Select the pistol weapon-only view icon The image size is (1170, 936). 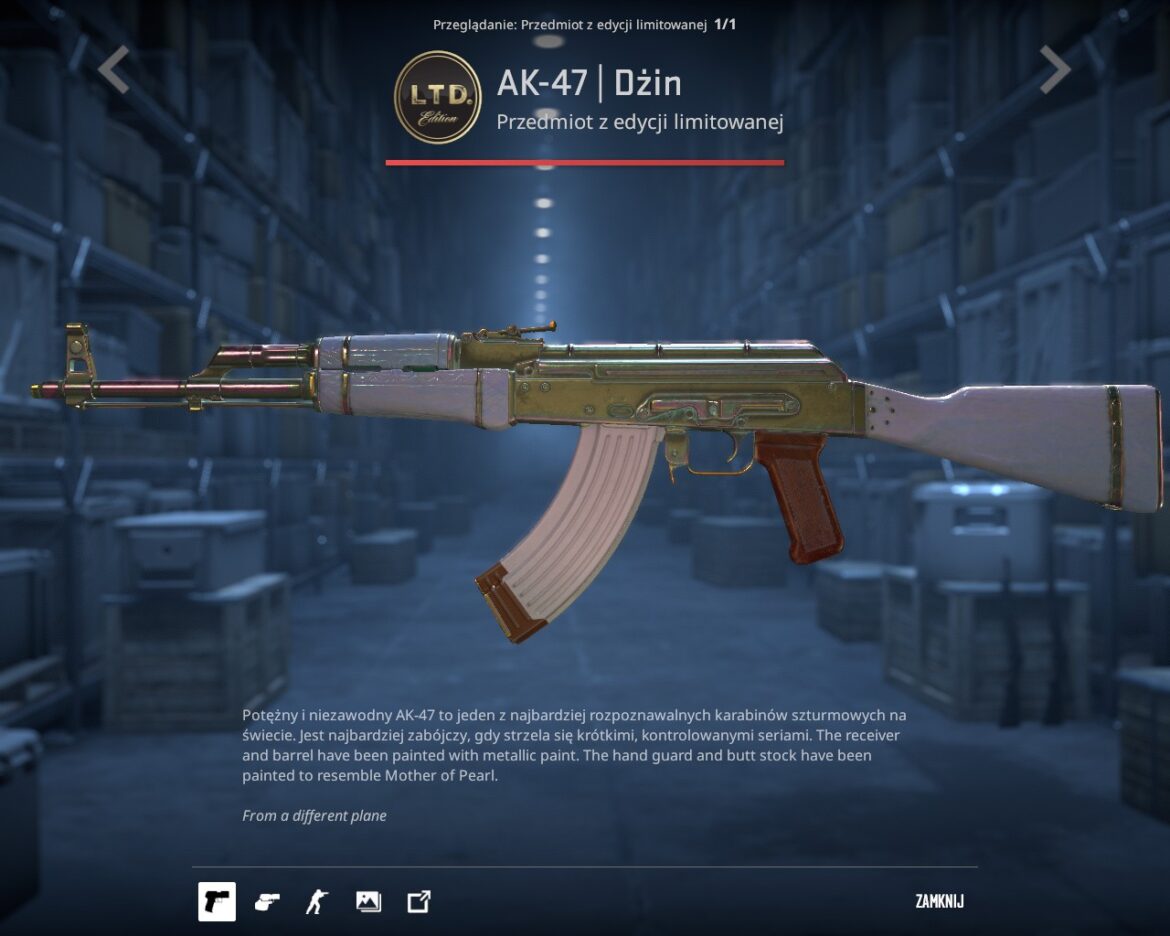point(217,902)
